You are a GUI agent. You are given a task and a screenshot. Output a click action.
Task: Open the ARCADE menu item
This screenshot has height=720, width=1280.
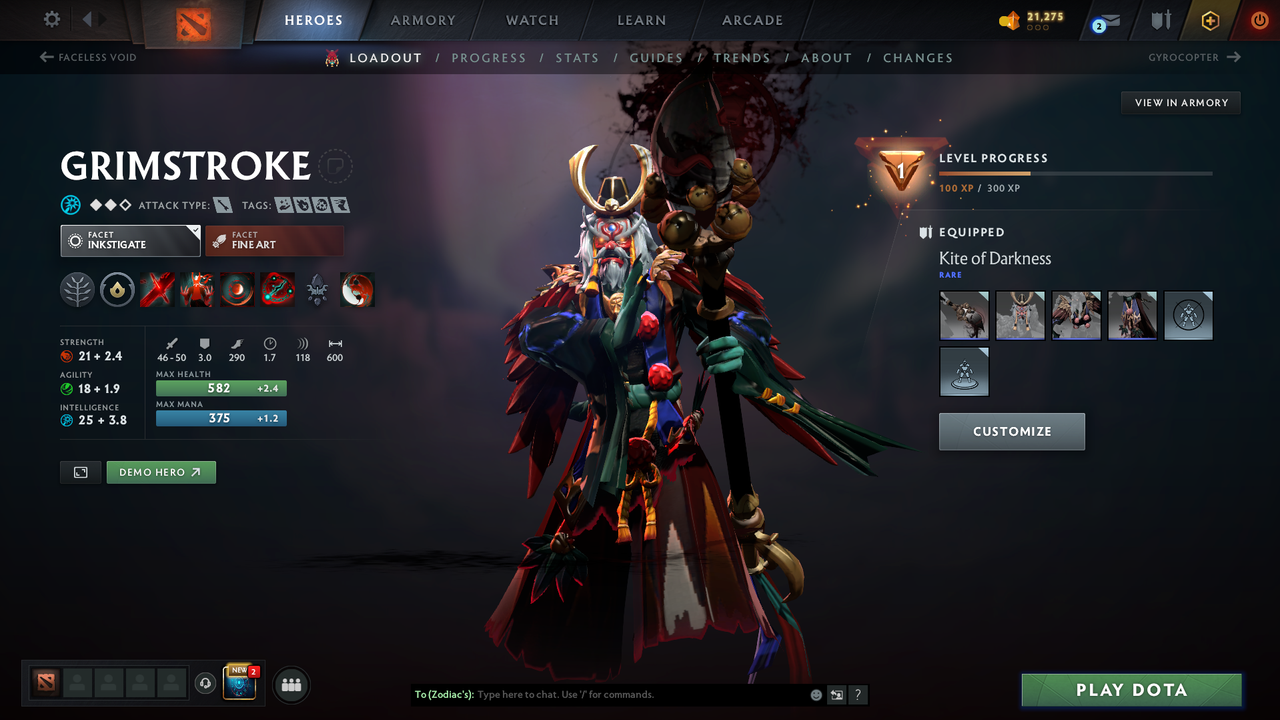752,20
